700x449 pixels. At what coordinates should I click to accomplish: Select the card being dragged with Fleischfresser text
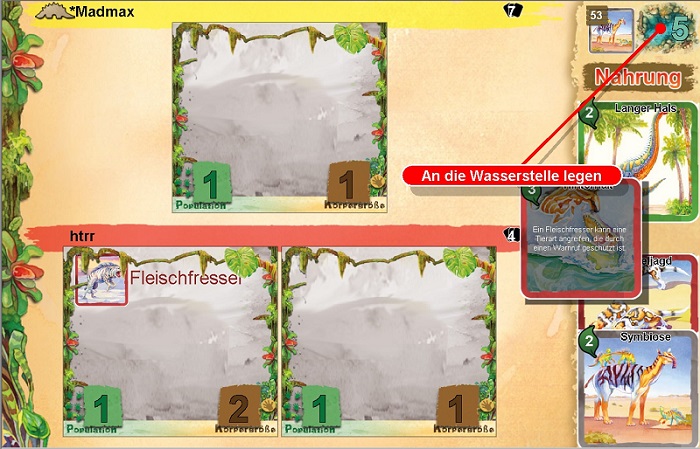(x=580, y=240)
